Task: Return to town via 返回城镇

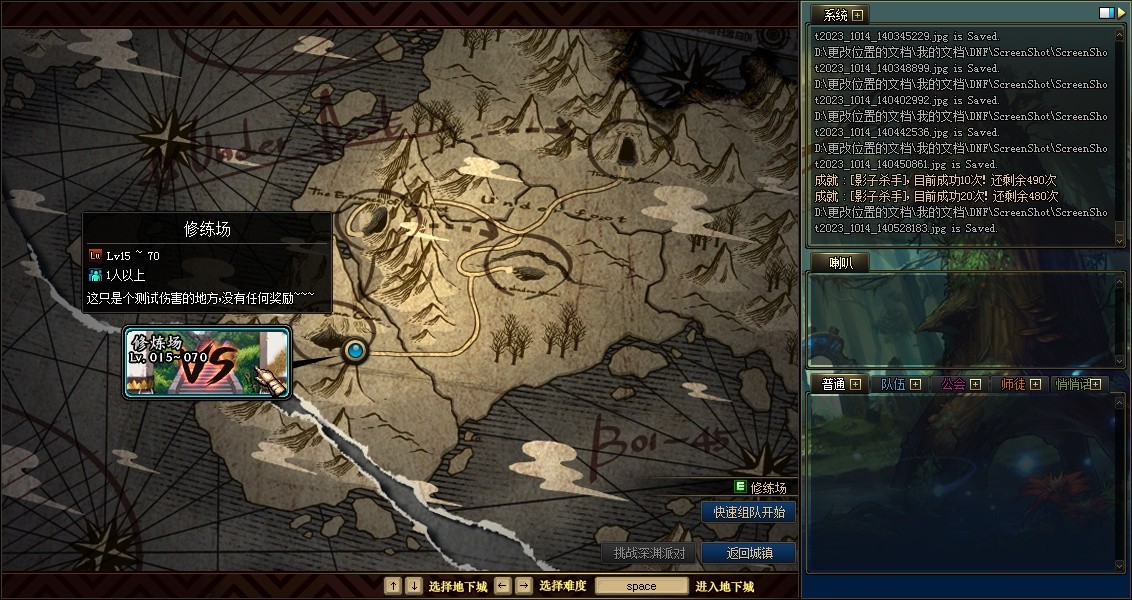Action: click(749, 553)
